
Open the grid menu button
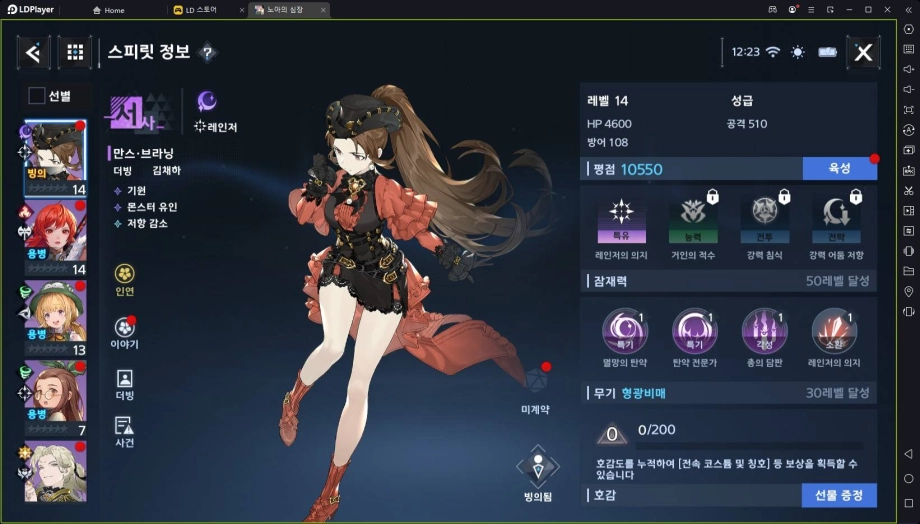pyautogui.click(x=75, y=53)
